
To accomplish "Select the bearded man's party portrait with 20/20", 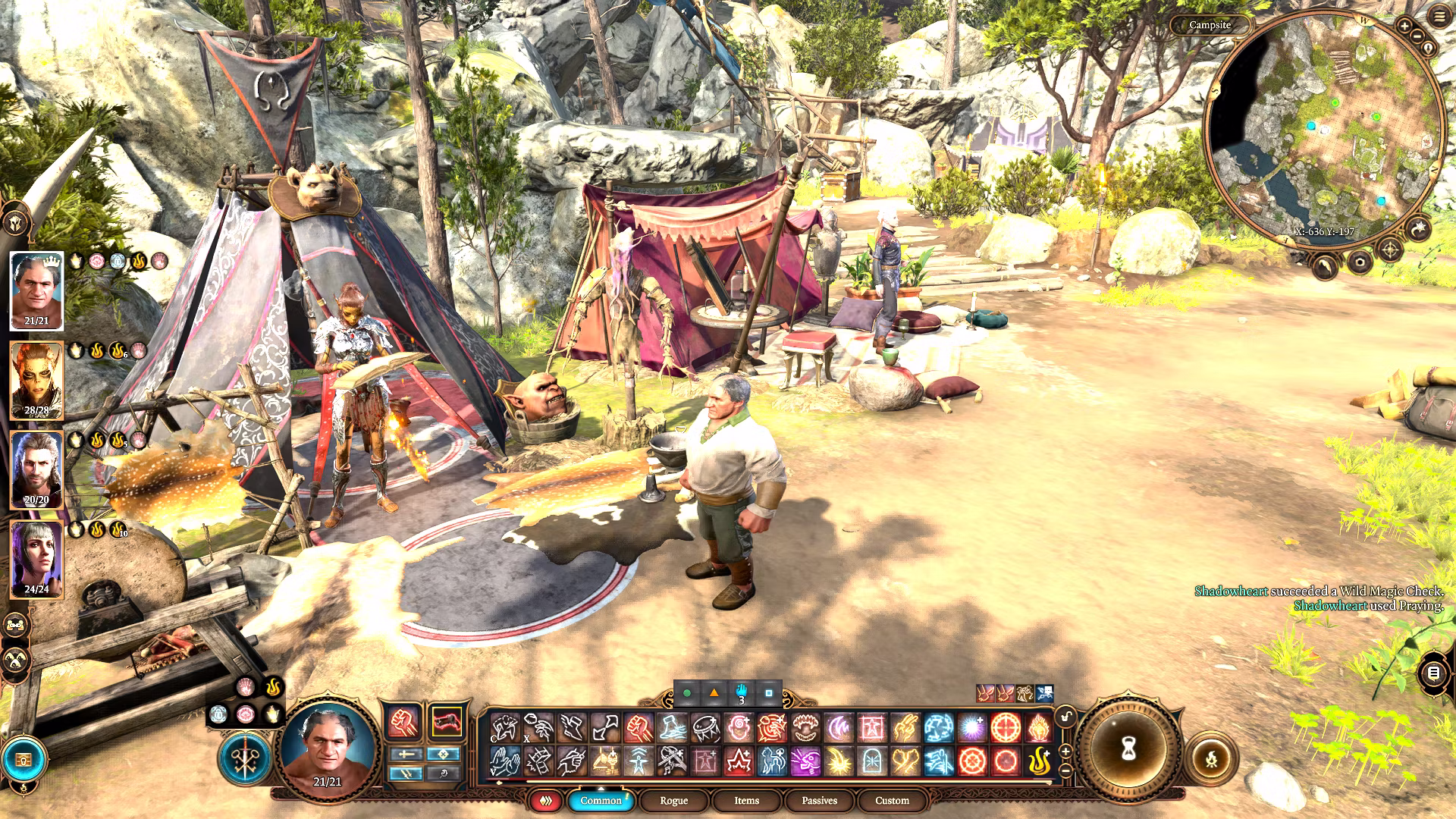I will tap(36, 470).
